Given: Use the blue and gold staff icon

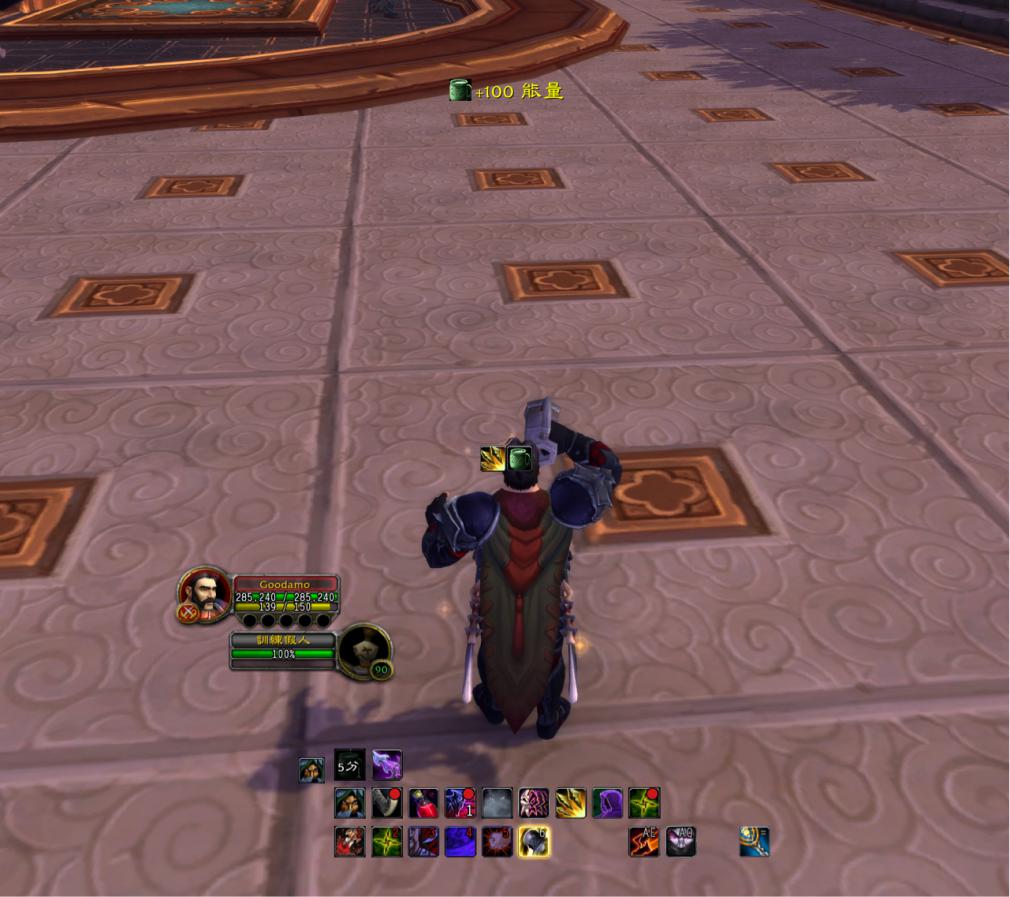Looking at the screenshot, I should tap(754, 842).
